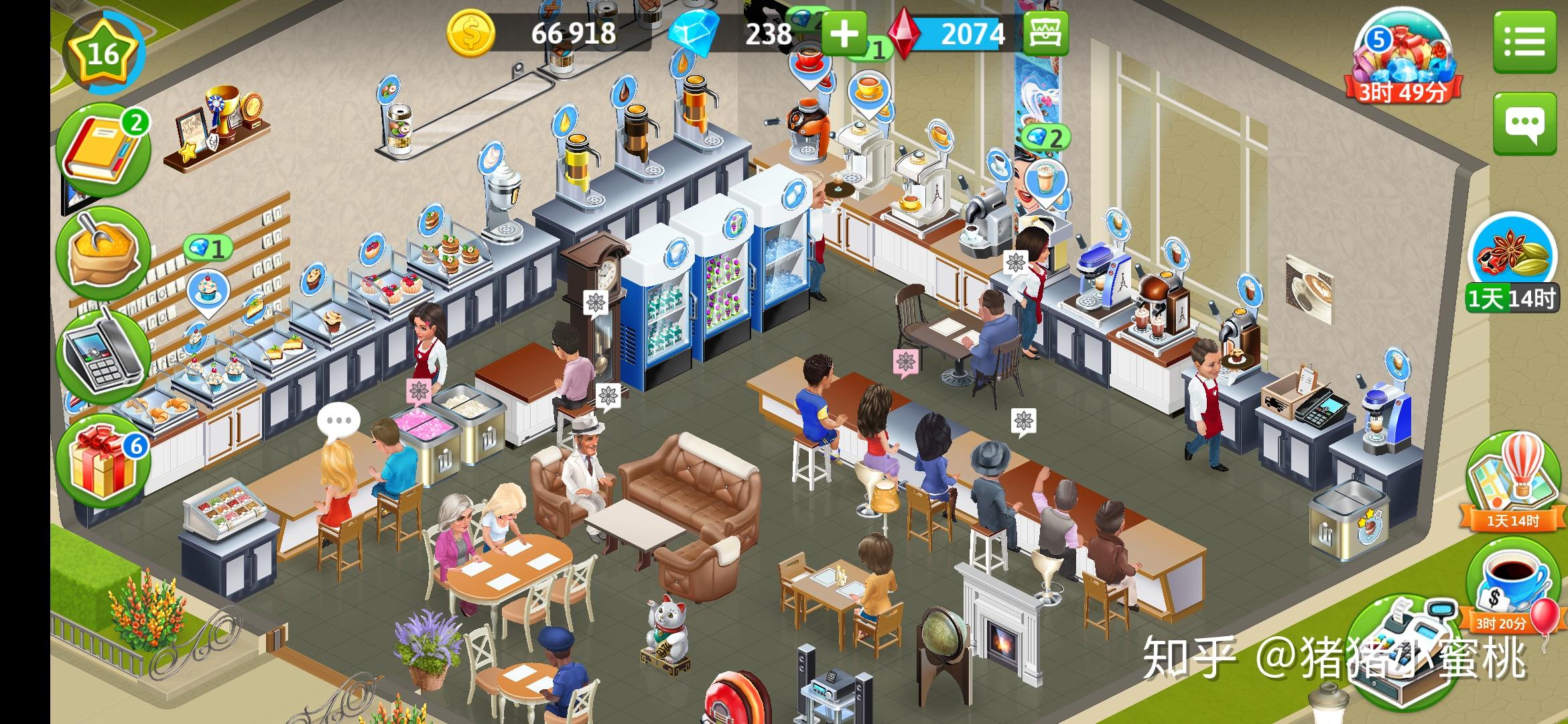Open the telephone orders button

[101, 356]
